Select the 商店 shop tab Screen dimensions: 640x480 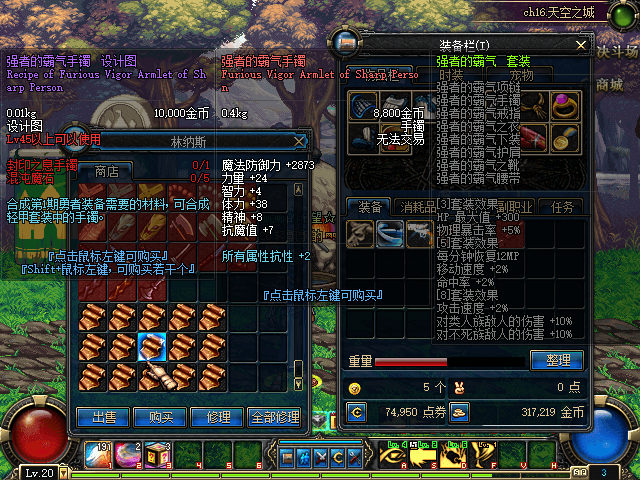tap(106, 171)
